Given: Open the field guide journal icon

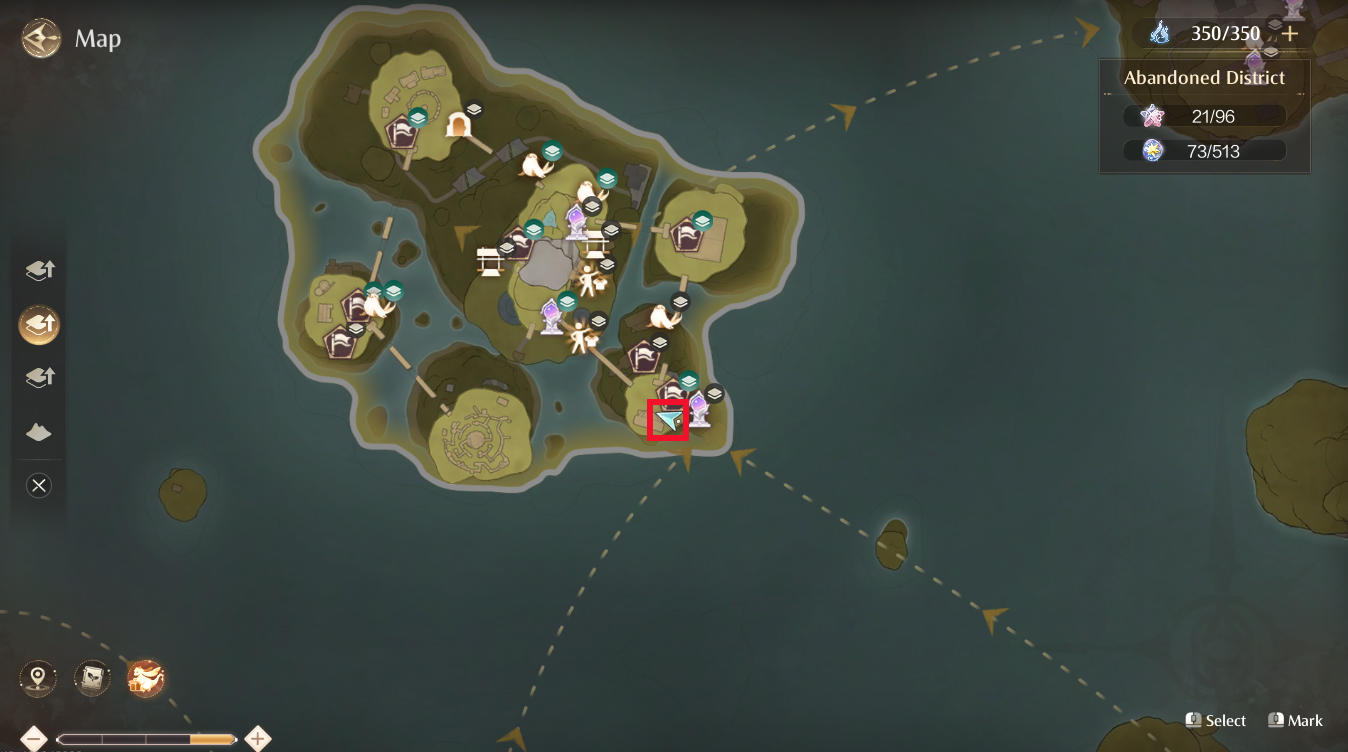Looking at the screenshot, I should [91, 677].
